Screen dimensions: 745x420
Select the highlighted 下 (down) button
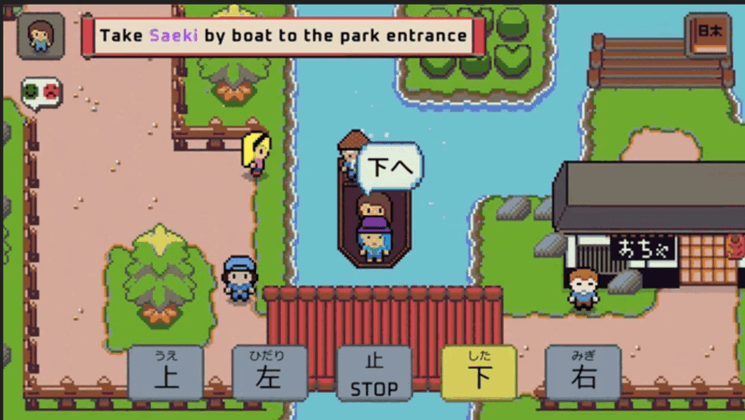[479, 372]
